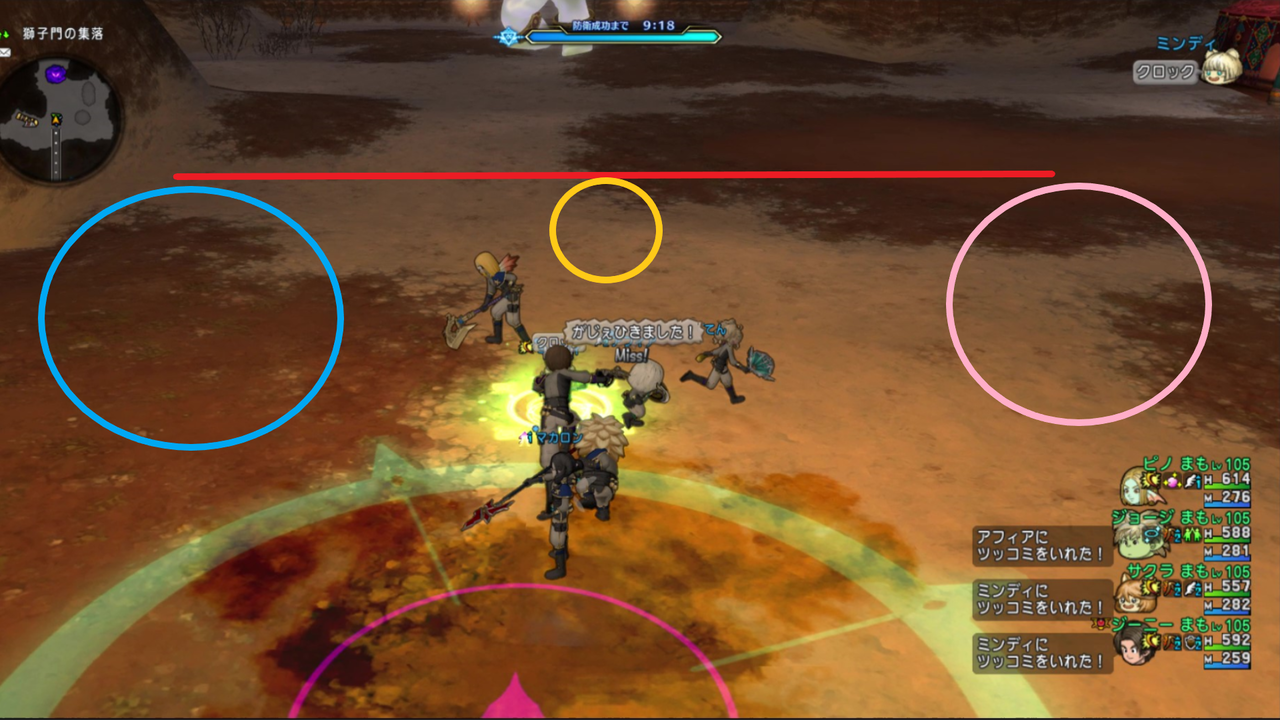1280x720 pixels.
Task: Click the pink sparkle buff icon on ピノ
Action: (1172, 481)
